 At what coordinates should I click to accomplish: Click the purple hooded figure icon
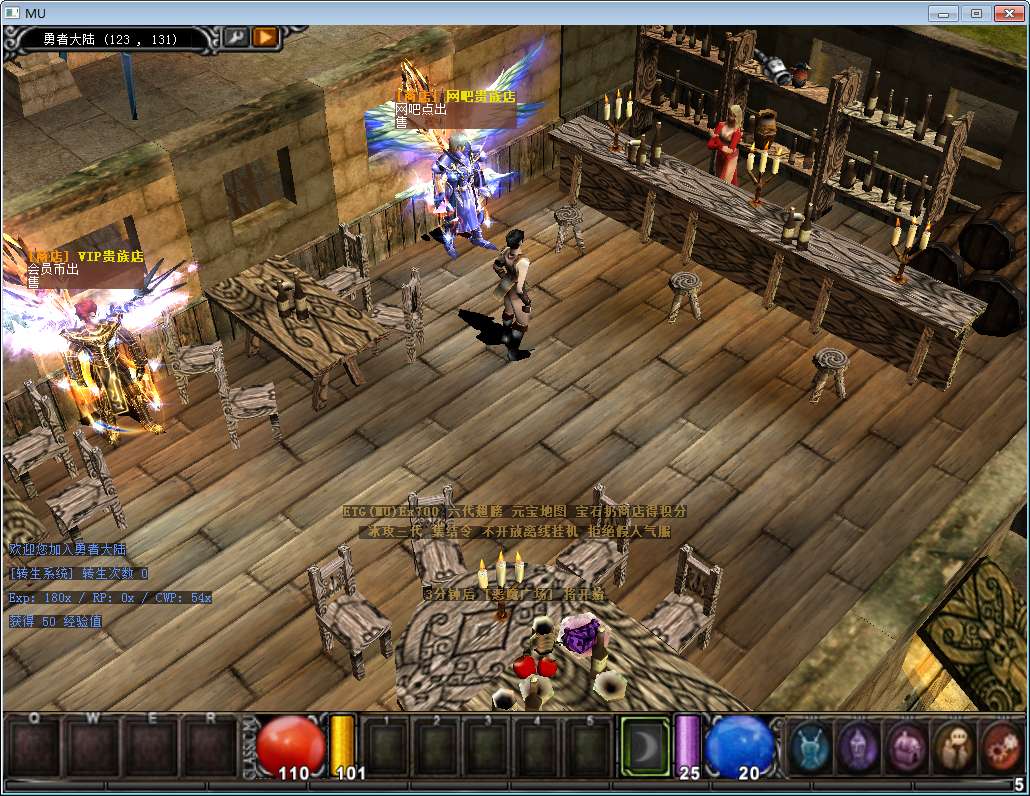(x=858, y=746)
